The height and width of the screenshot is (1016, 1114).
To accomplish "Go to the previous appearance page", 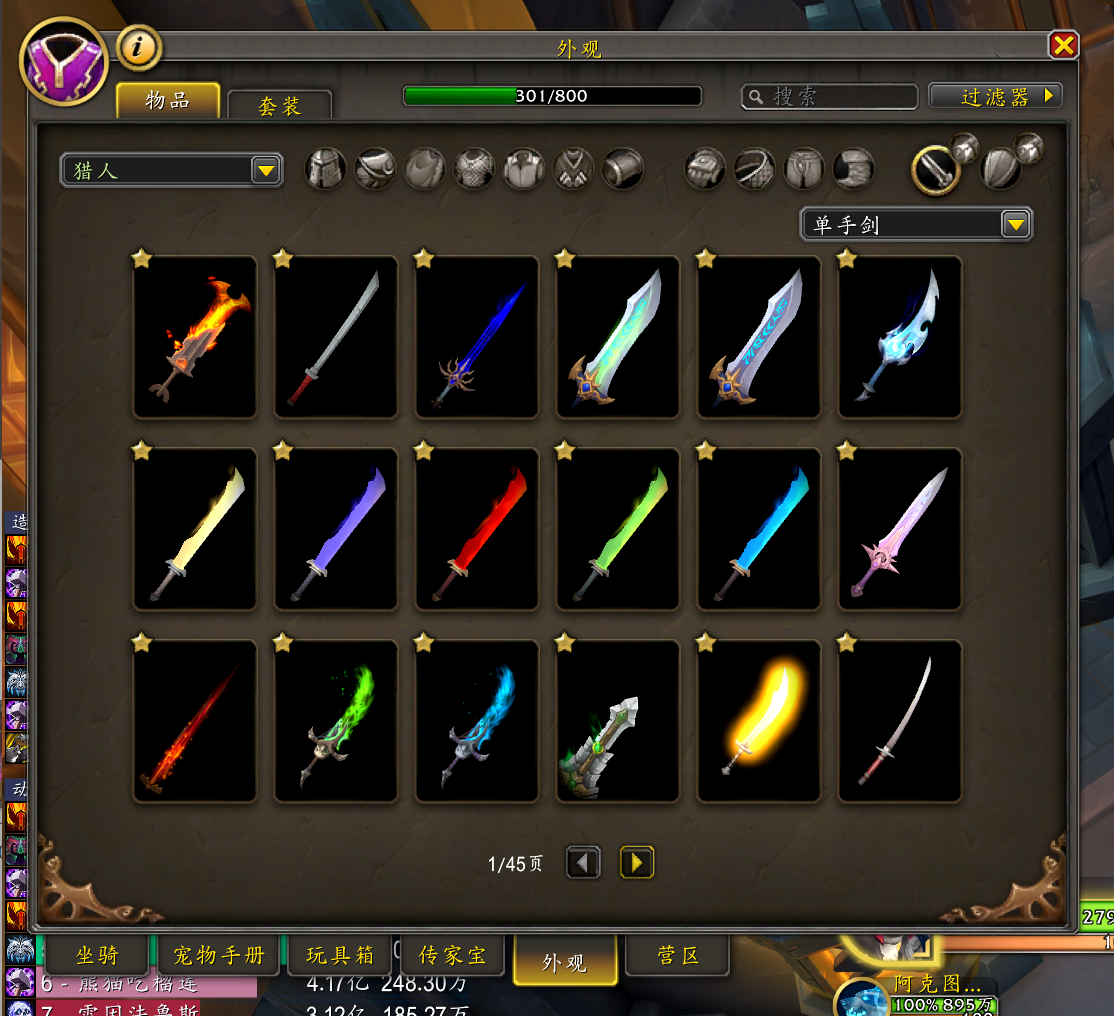I will tap(584, 862).
